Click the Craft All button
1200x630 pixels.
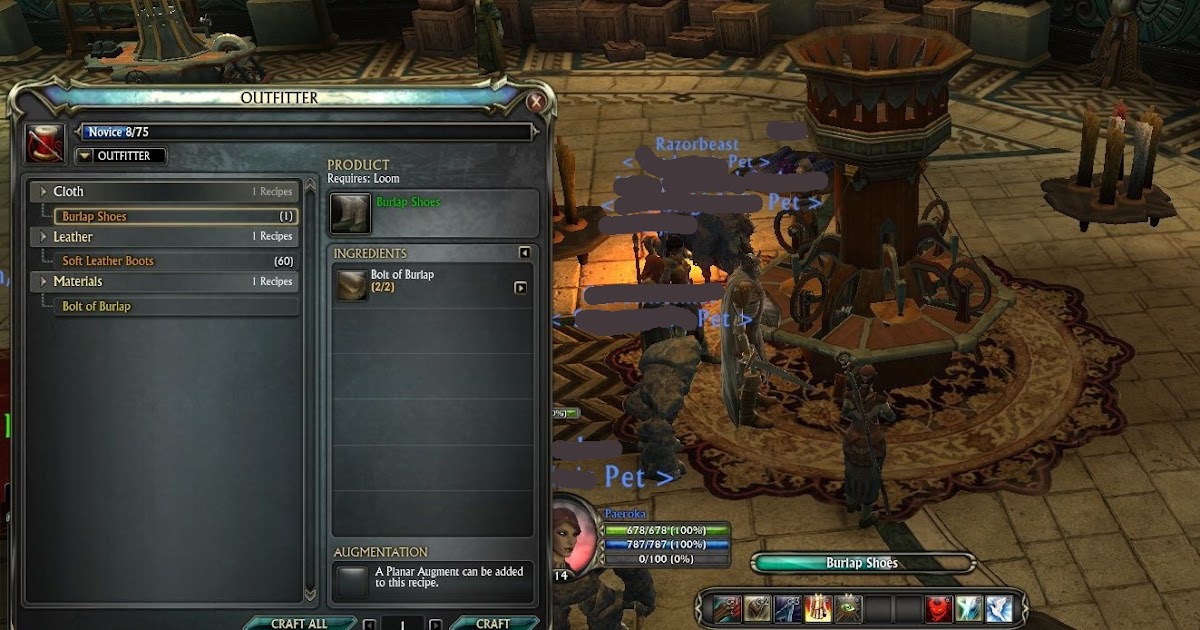299,623
